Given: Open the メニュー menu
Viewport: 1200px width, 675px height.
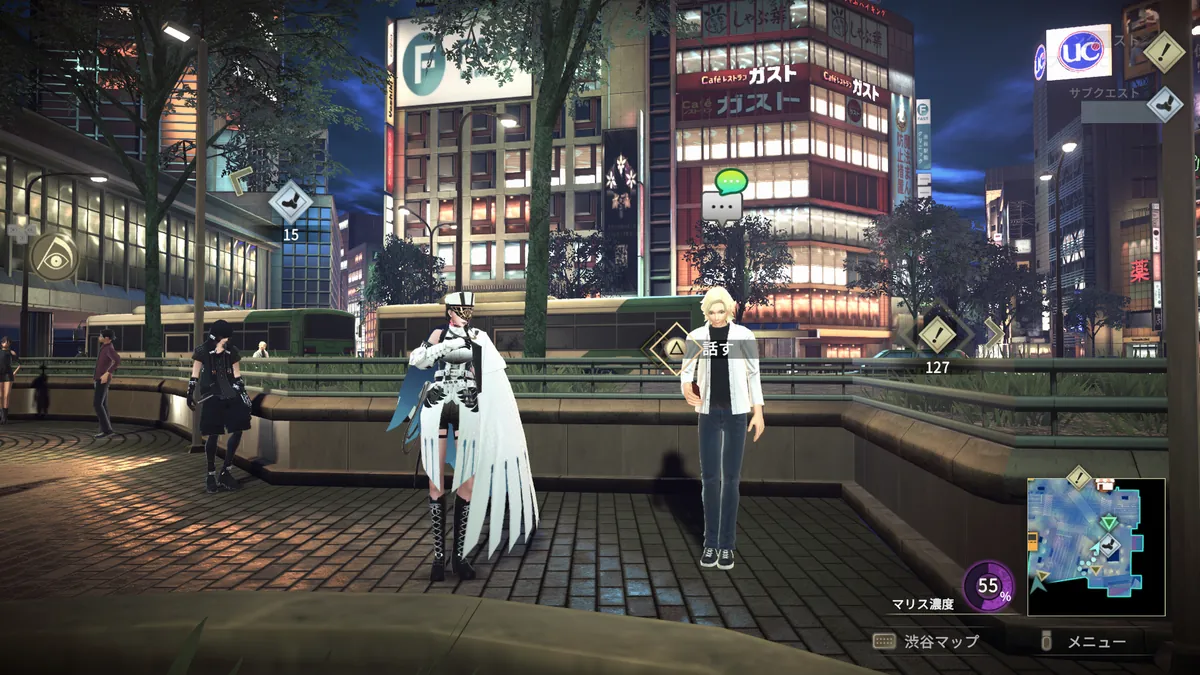Looking at the screenshot, I should pos(1085,642).
